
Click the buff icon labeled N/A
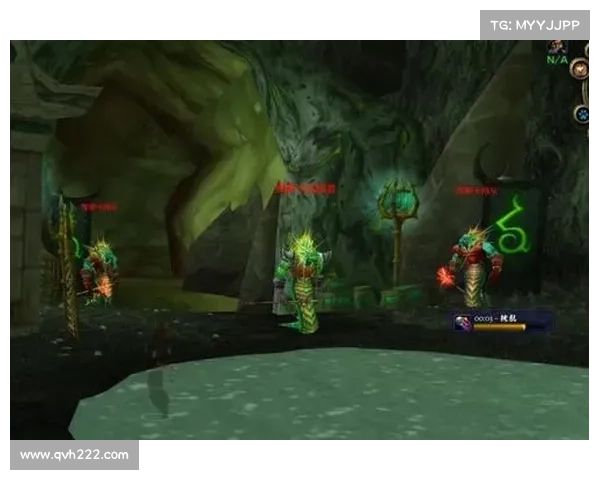tap(556, 46)
